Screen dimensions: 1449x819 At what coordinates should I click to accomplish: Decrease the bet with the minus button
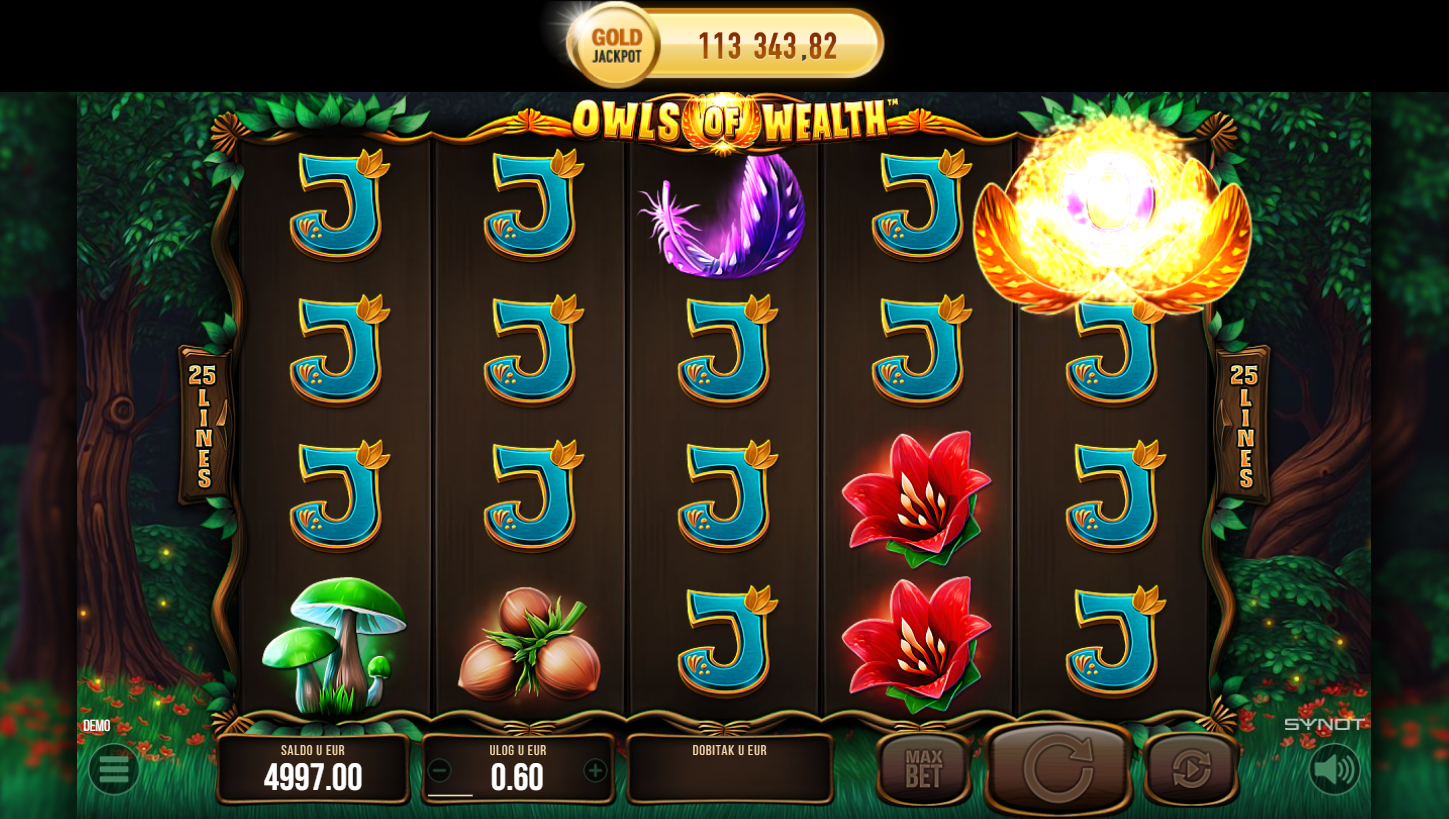(x=439, y=770)
